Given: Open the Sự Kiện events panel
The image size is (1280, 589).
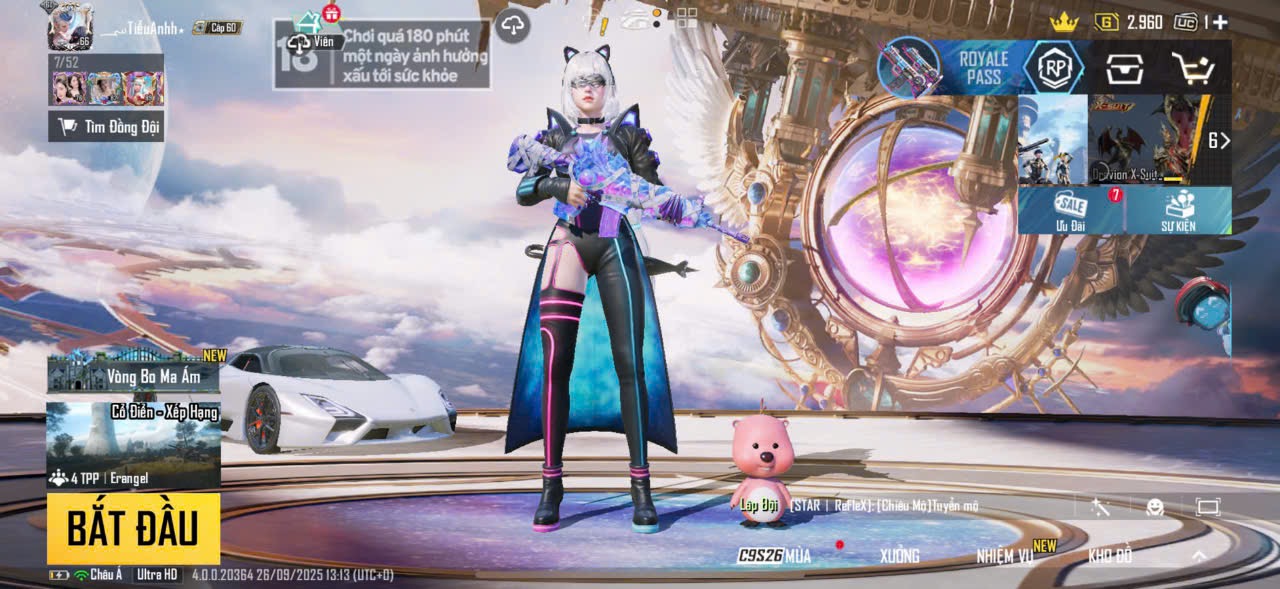Looking at the screenshot, I should (x=1178, y=210).
